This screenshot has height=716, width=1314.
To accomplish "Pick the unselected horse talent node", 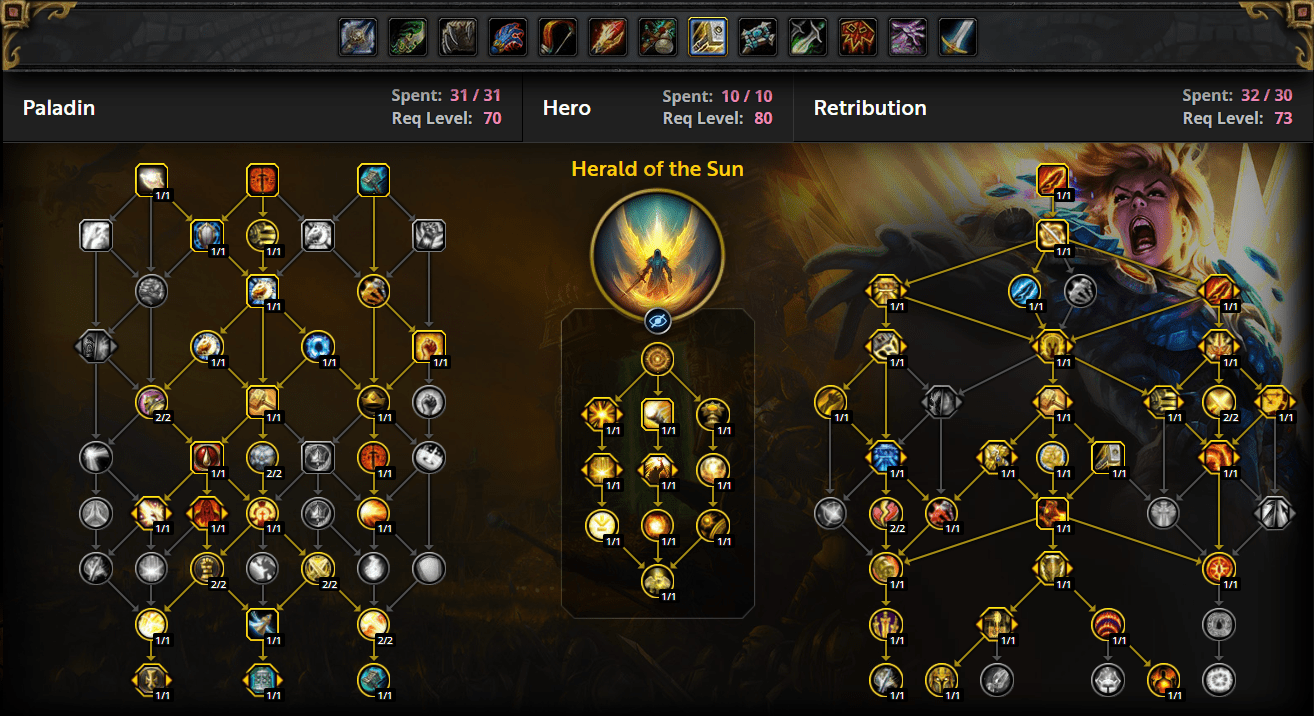I will tap(317, 236).
